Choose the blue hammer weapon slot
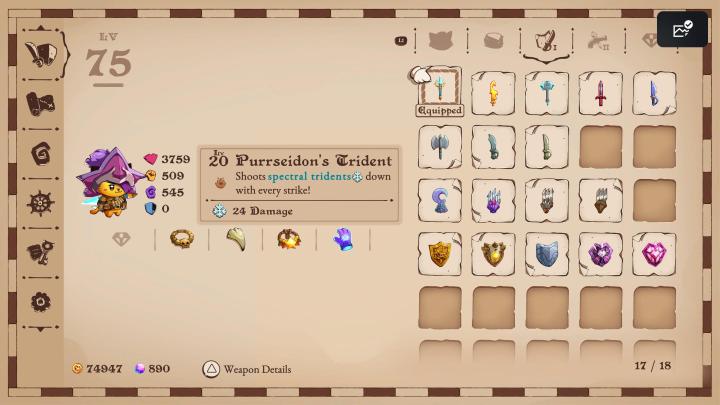Screen dimensions: 720x405 click(x=547, y=93)
